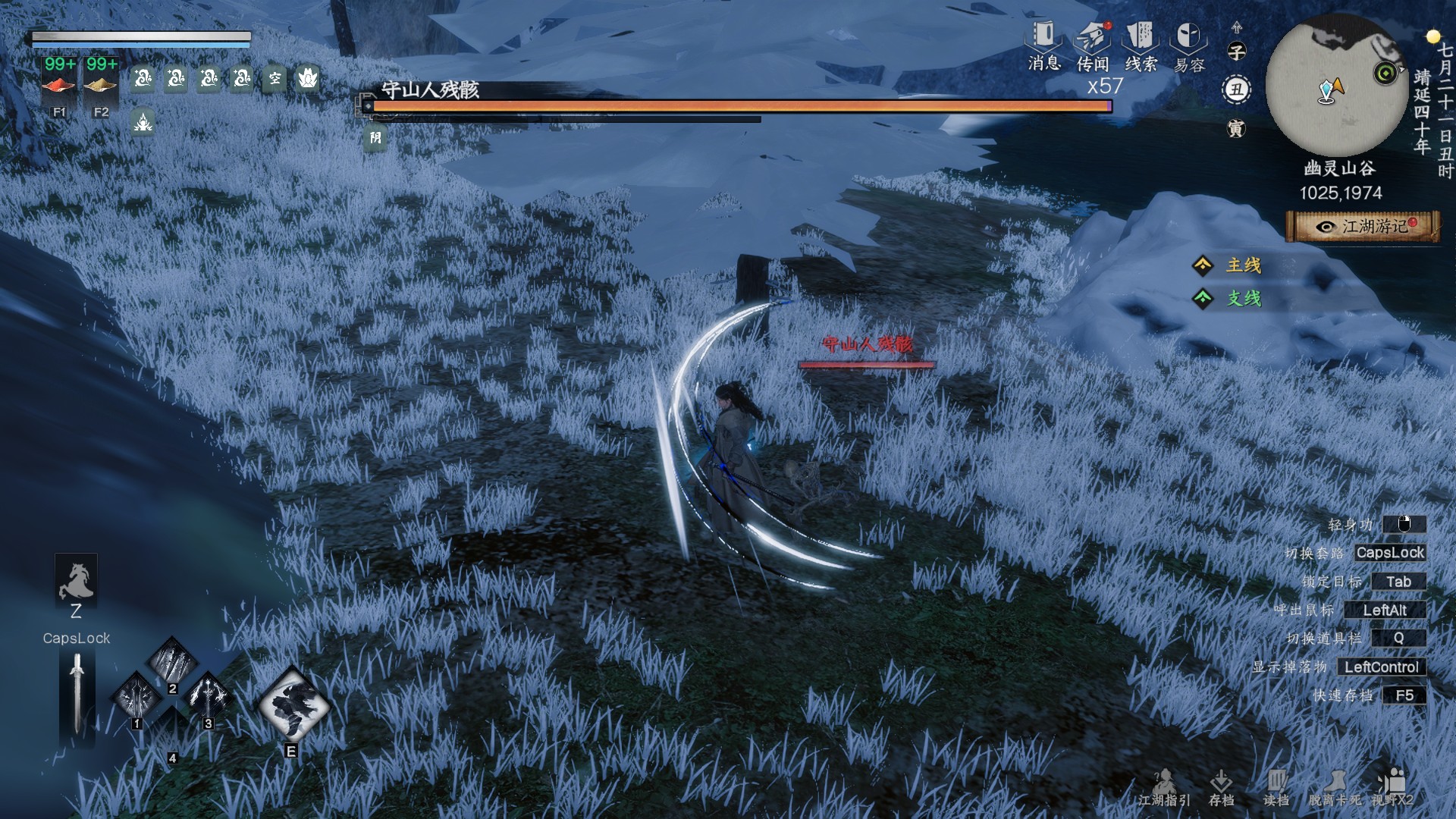Screen dimensions: 1456x819
Task: Activate the skill in slot 3
Action: (209, 695)
